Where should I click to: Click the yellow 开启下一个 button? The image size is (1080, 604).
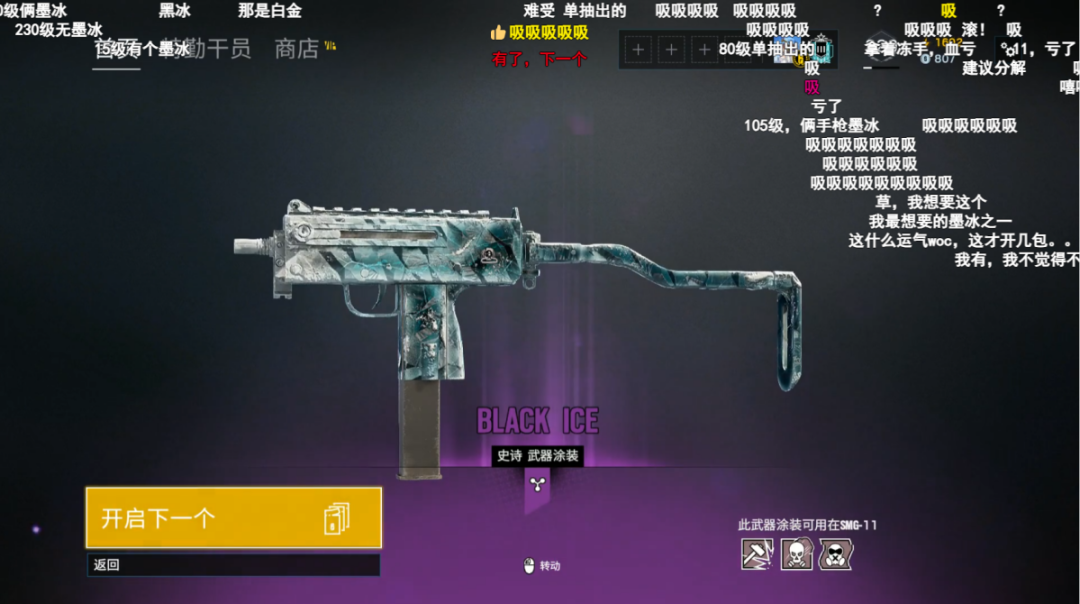click(x=233, y=518)
